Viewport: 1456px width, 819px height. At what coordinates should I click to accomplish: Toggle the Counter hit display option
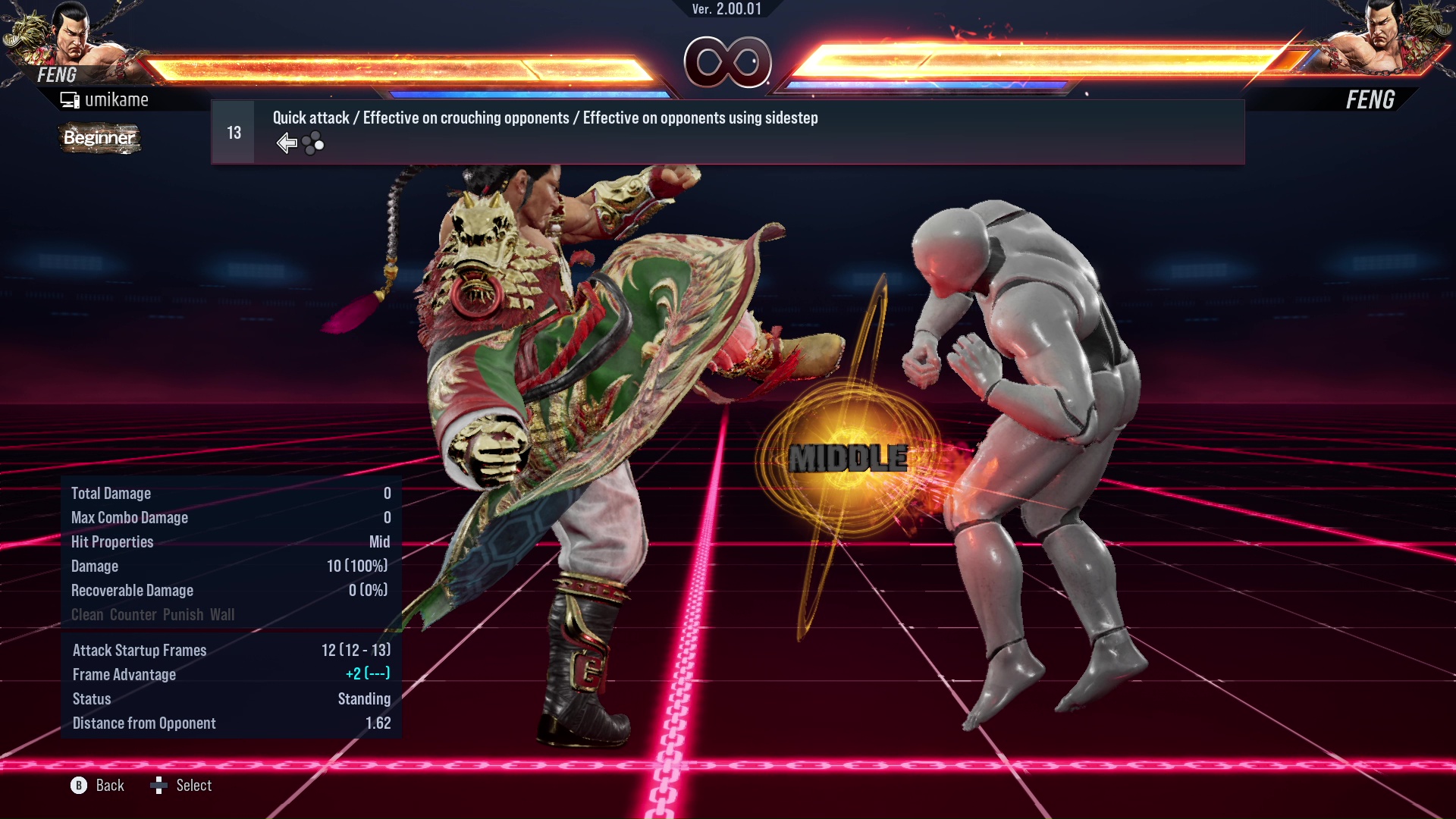(x=134, y=614)
